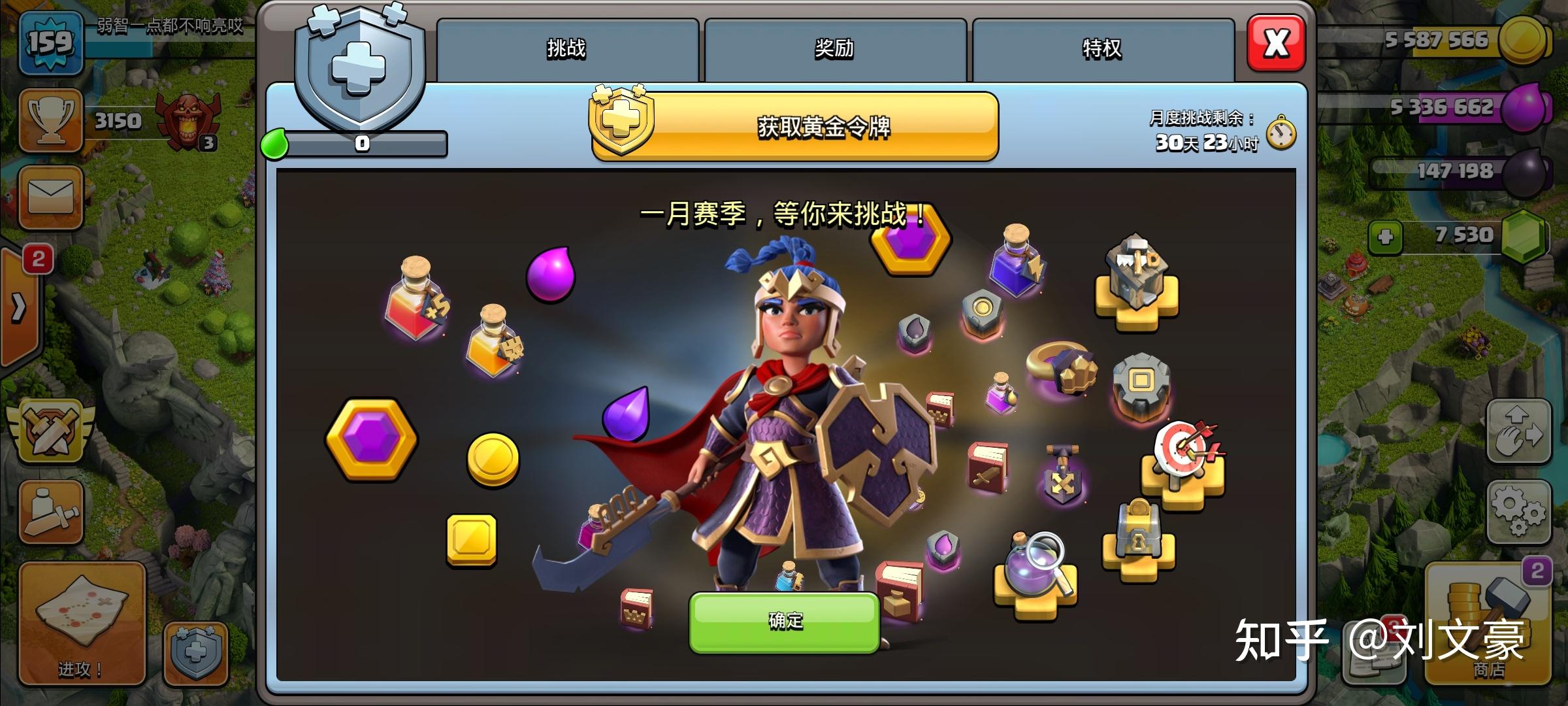Tap the crossed swords clan war icon
1568x706 pixels.
click(x=51, y=431)
